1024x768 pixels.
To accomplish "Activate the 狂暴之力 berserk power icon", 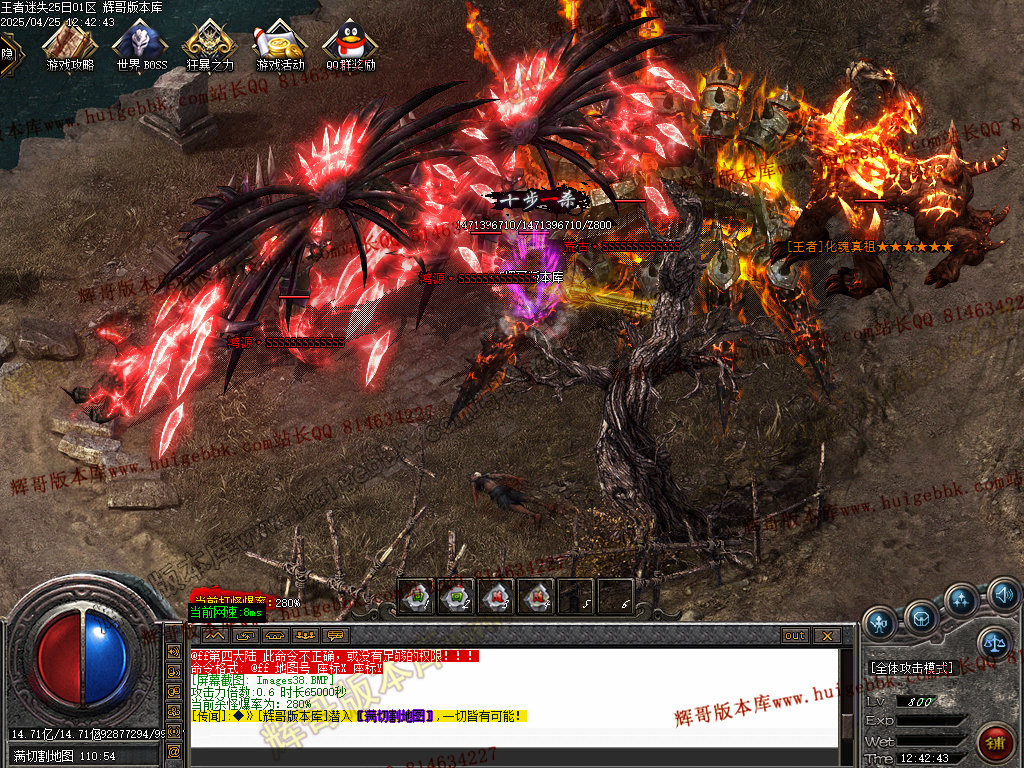I will (210, 43).
